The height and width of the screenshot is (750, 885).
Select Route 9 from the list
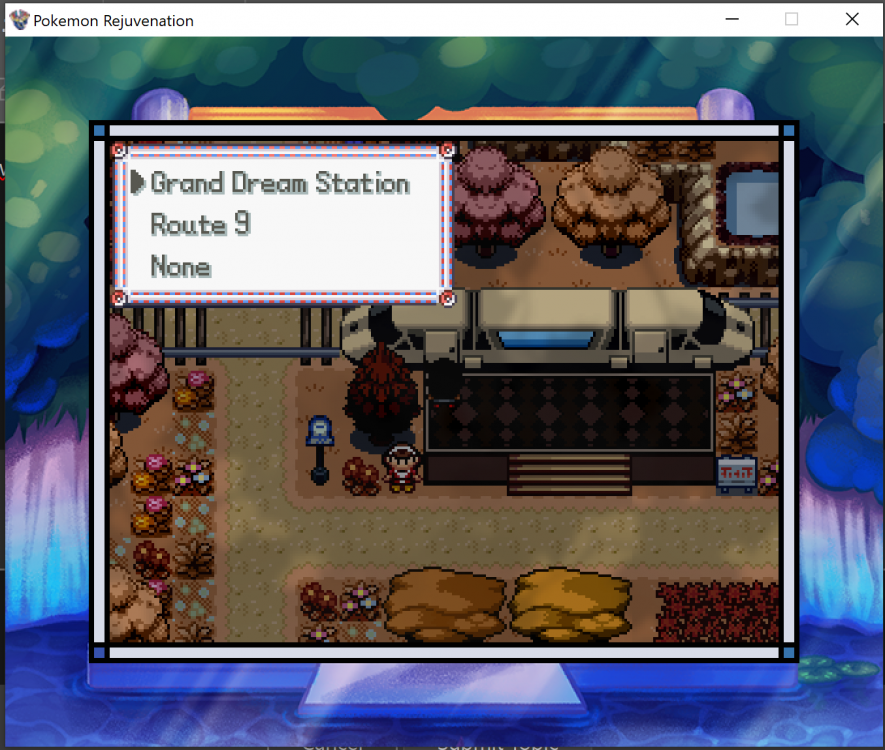click(x=200, y=225)
